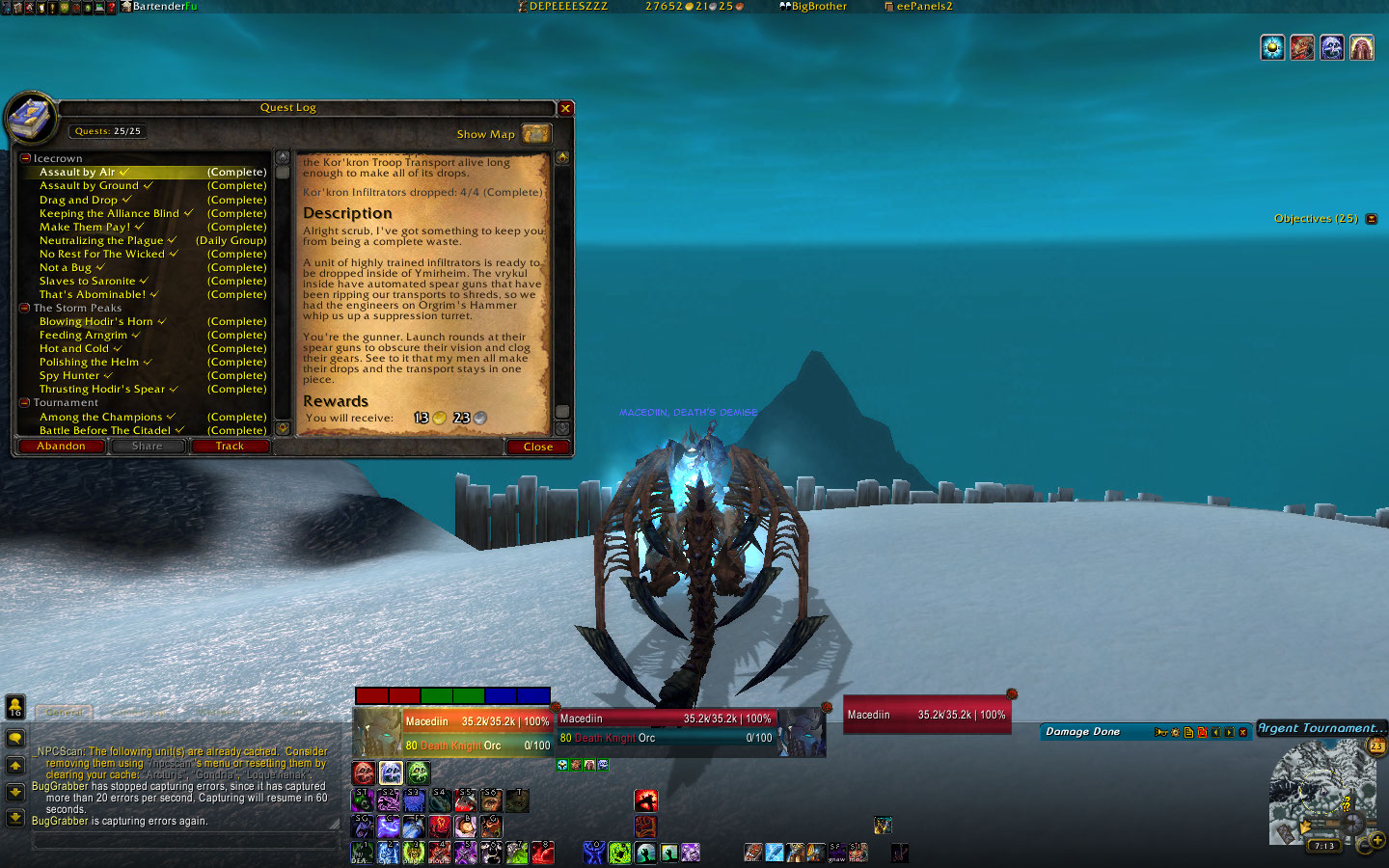Collapse the Icecrown quest category
The width and height of the screenshot is (1389, 868).
coord(24,158)
